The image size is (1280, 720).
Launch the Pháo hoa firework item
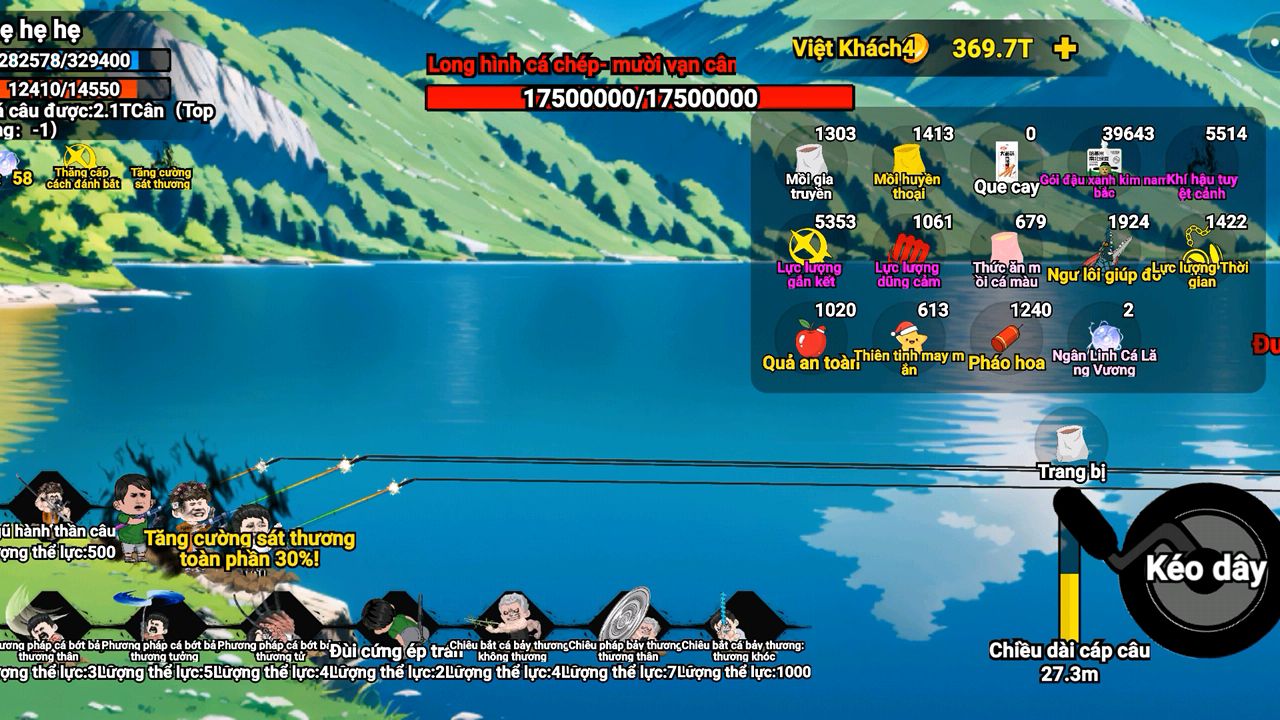[1006, 338]
